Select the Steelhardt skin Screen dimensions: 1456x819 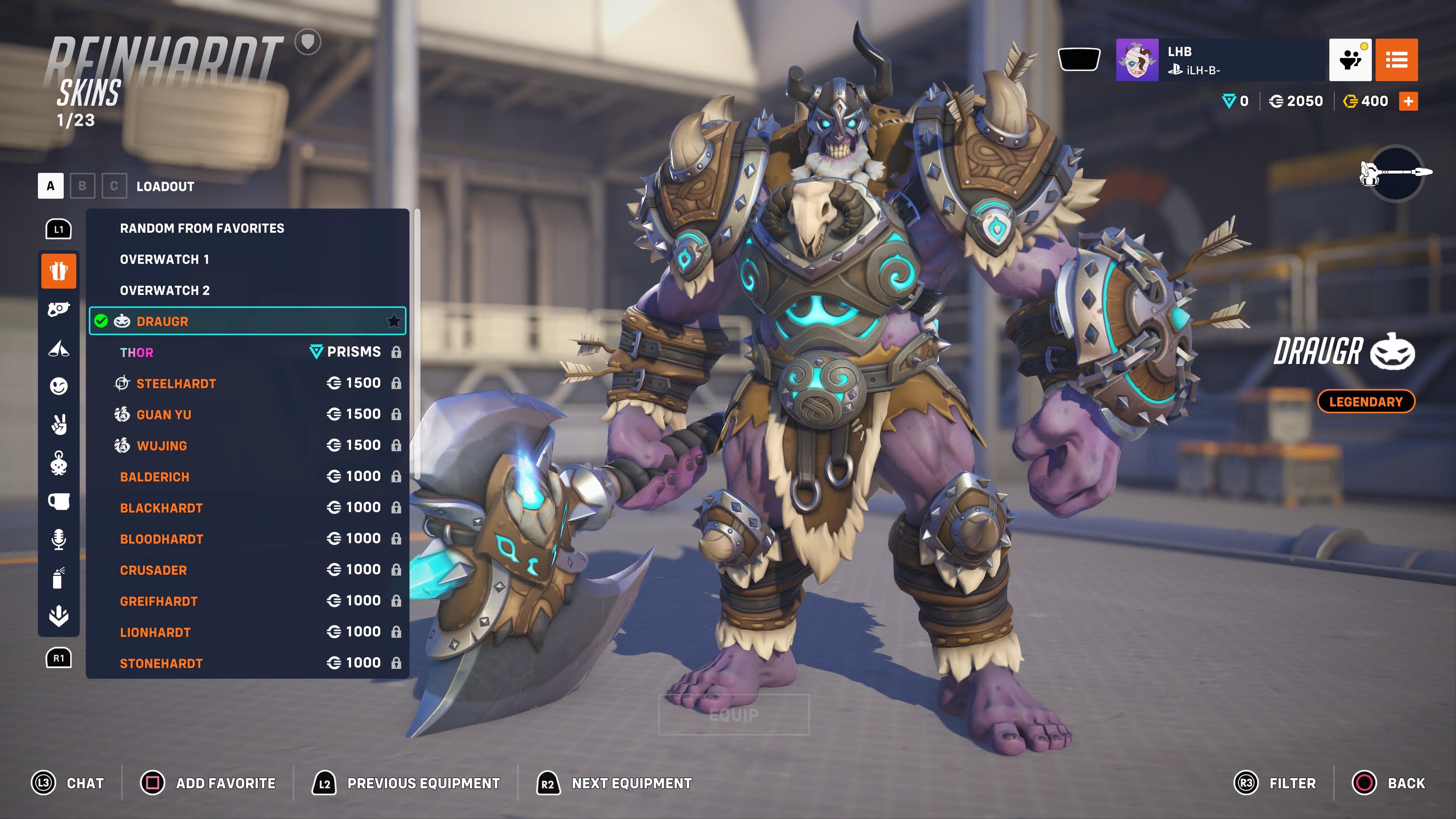click(247, 383)
